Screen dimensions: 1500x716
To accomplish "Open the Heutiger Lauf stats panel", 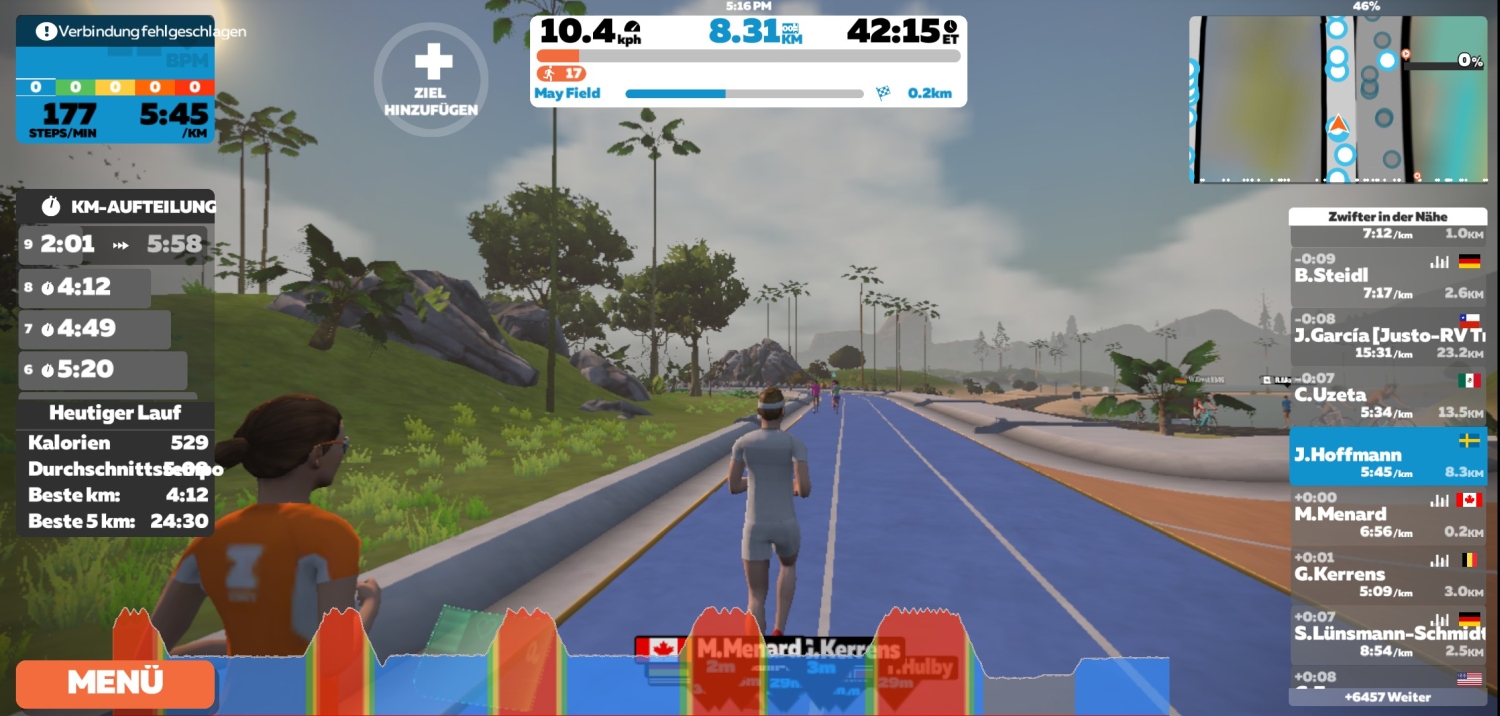I will point(115,413).
